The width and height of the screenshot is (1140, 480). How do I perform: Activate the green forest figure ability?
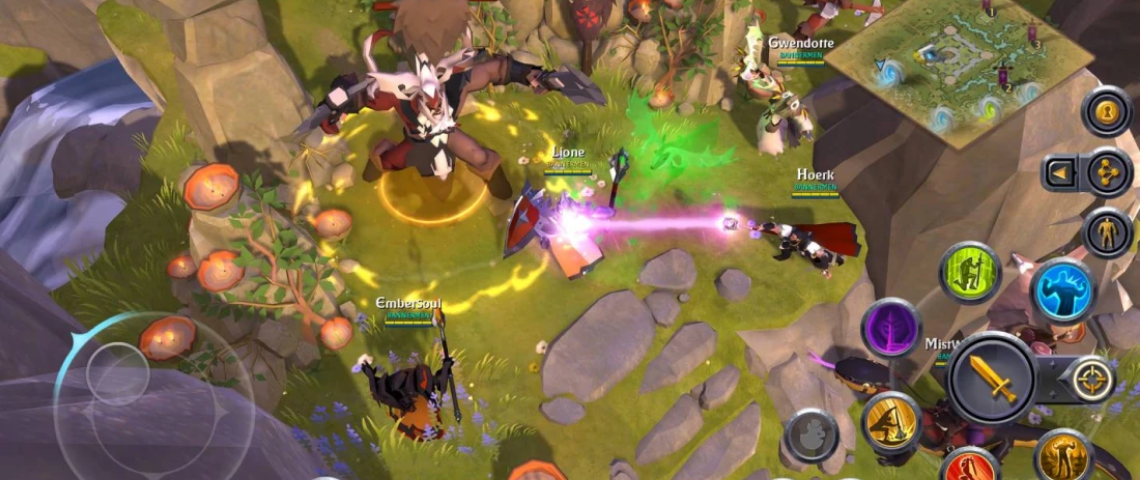[x=970, y=272]
